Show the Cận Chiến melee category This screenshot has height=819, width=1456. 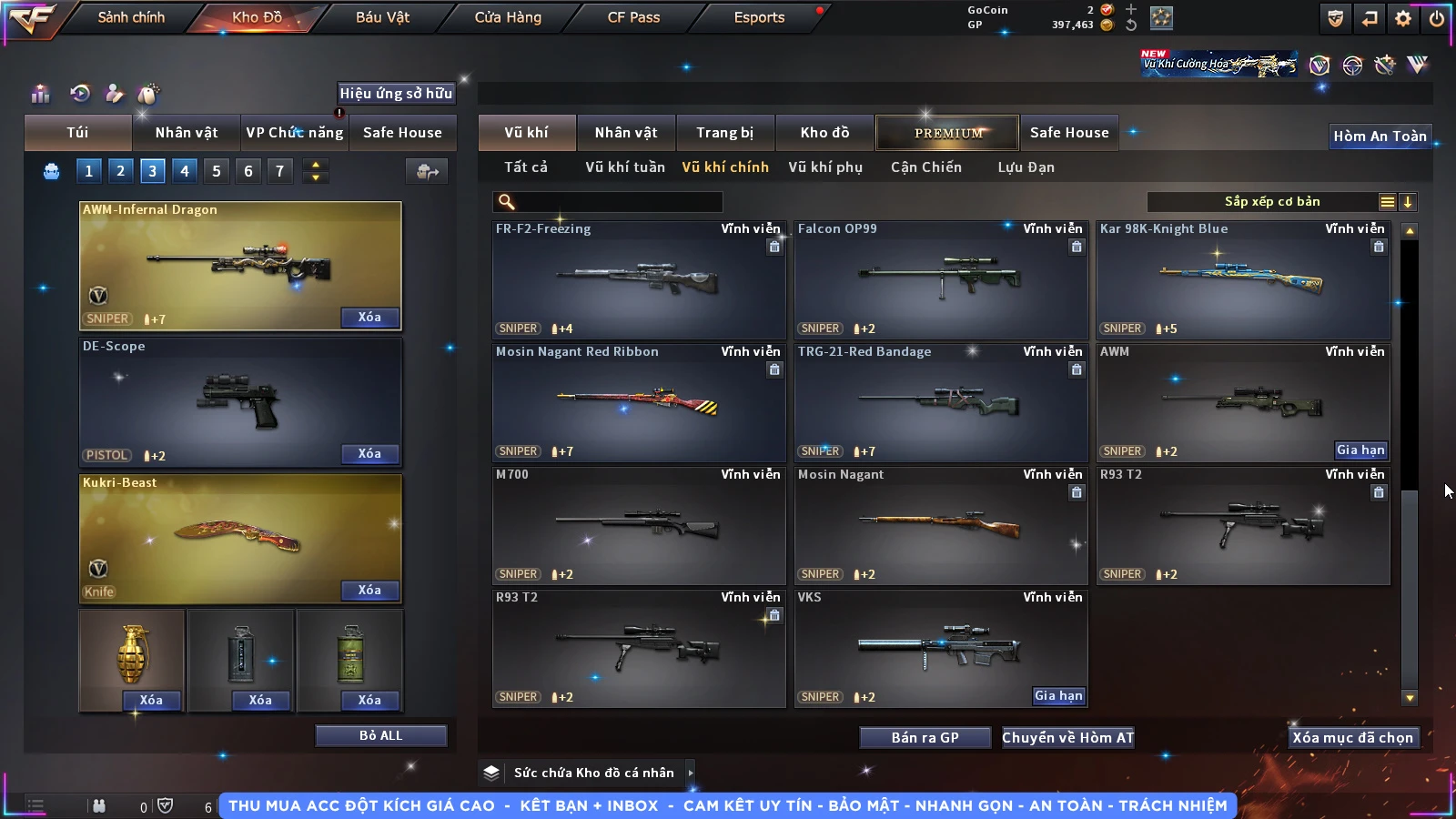pos(925,167)
